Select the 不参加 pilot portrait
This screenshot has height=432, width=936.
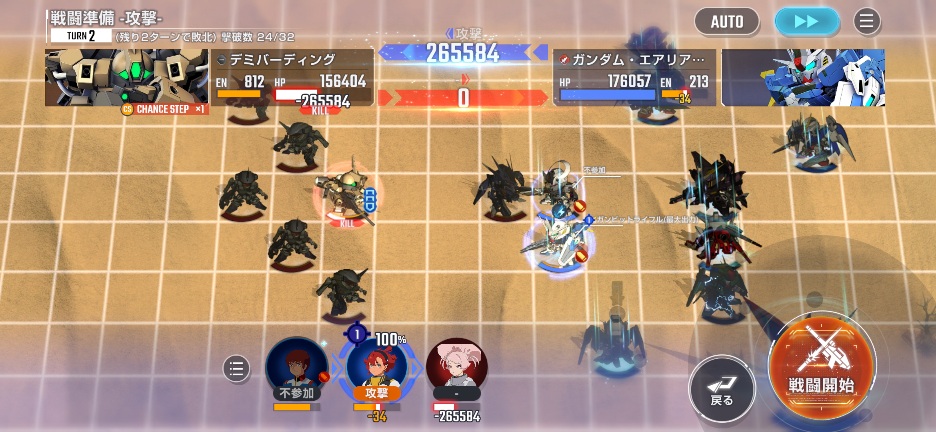pyautogui.click(x=295, y=367)
